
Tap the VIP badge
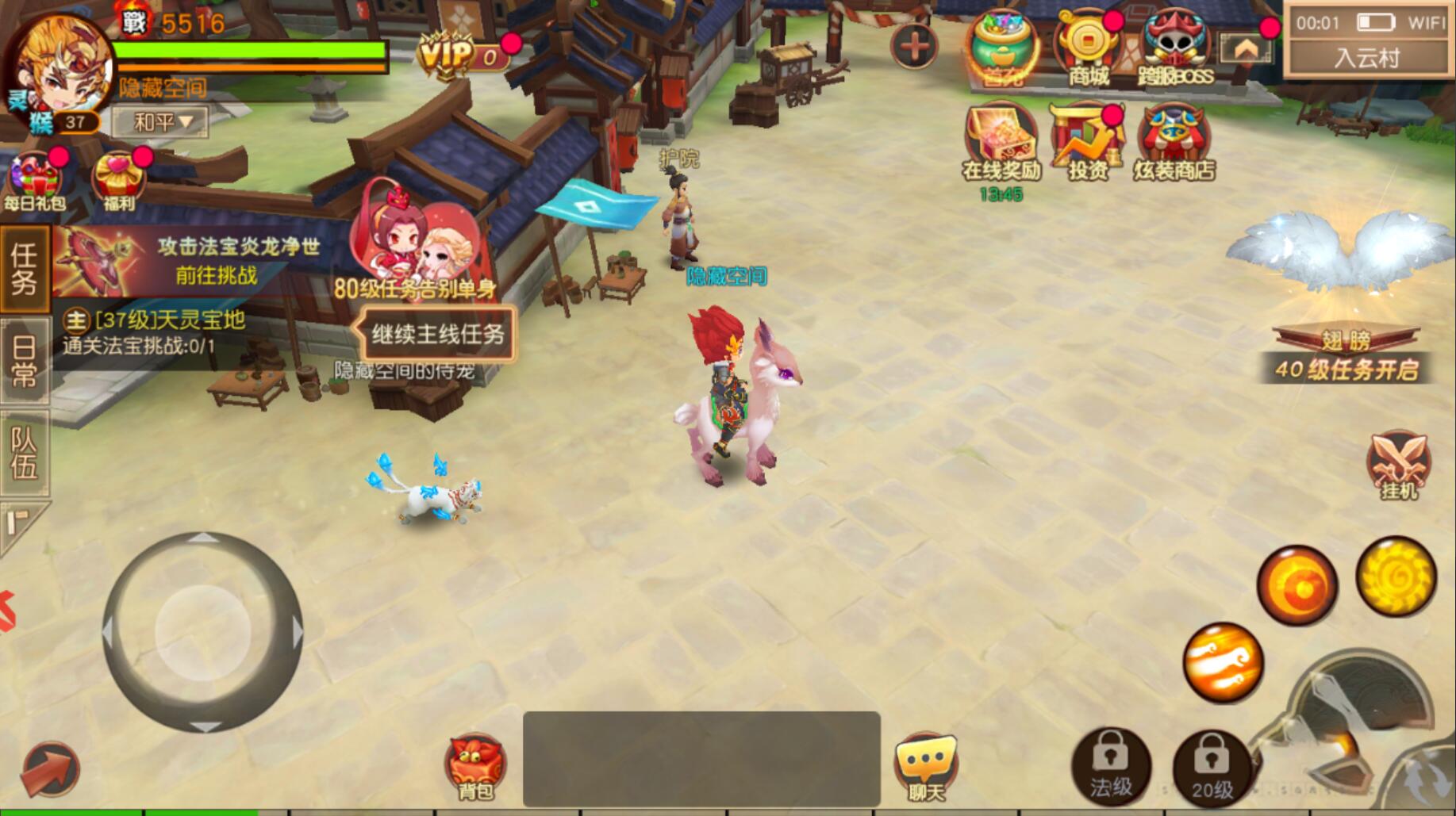(463, 56)
